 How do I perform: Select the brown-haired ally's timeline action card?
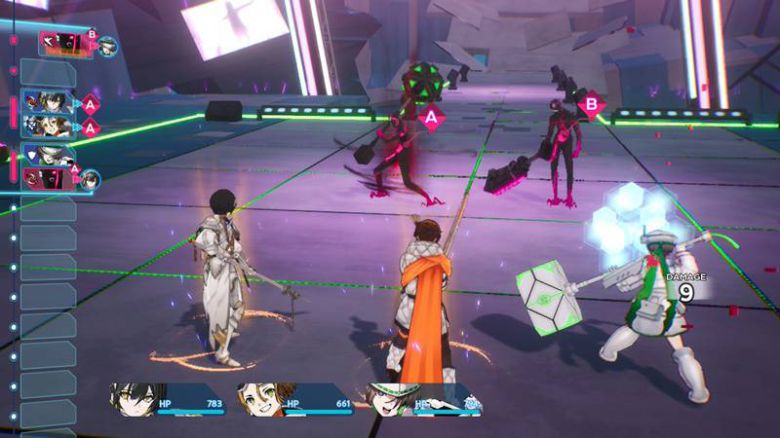(48, 126)
